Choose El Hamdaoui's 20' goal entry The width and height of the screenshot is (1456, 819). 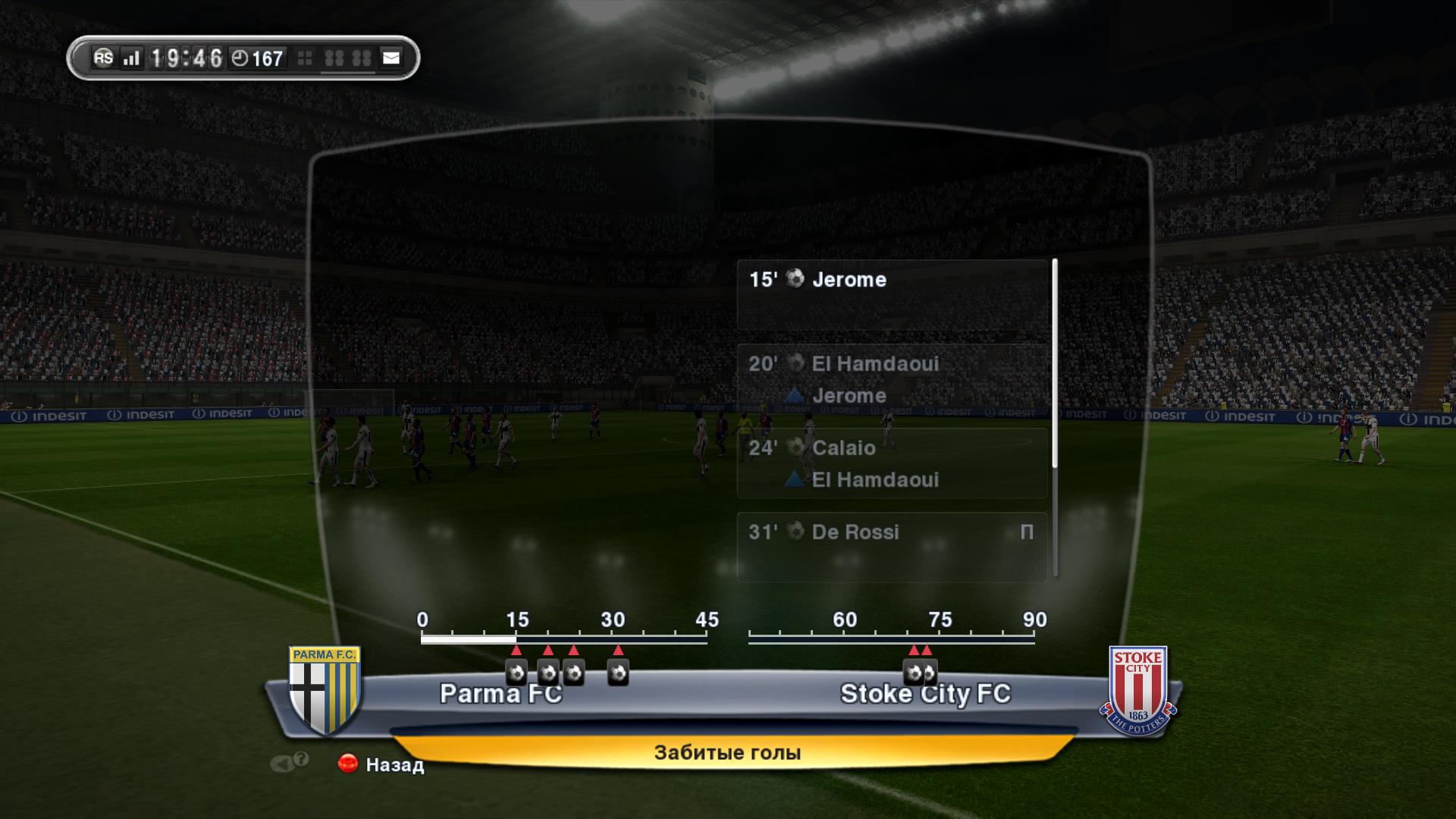coord(893,378)
